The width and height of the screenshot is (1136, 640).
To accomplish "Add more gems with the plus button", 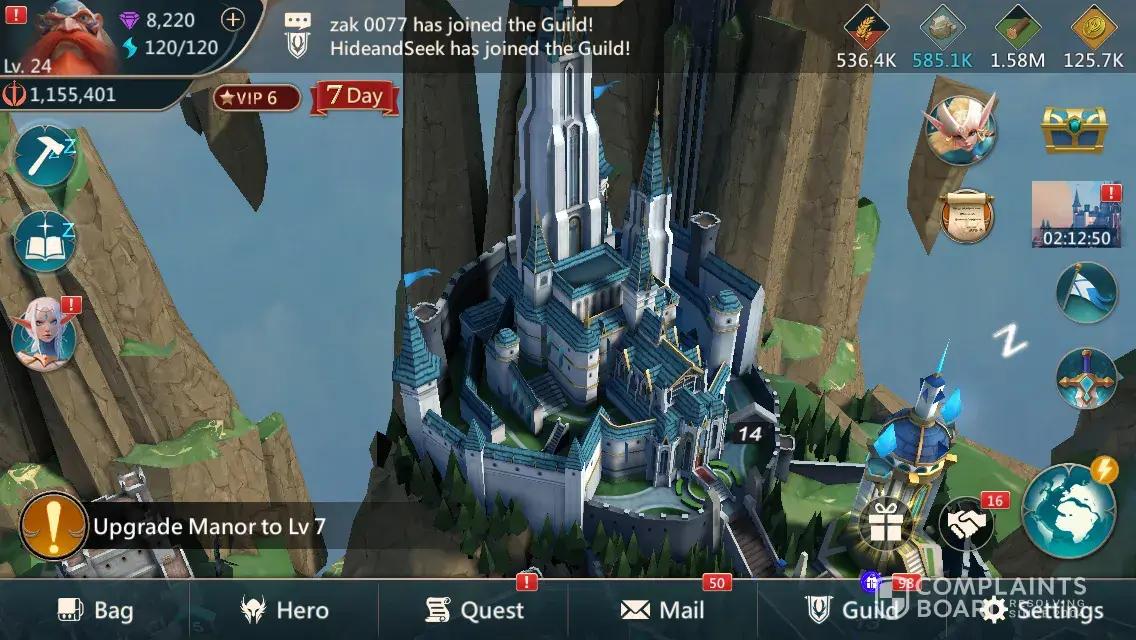I will [232, 20].
